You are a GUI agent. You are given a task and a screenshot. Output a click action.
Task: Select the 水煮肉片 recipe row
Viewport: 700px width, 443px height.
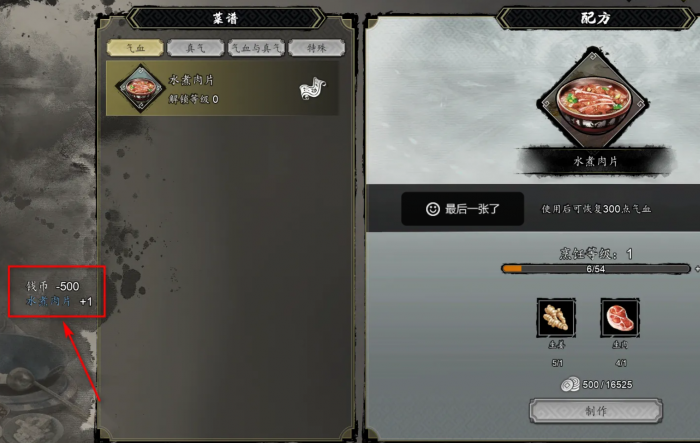tap(222, 88)
